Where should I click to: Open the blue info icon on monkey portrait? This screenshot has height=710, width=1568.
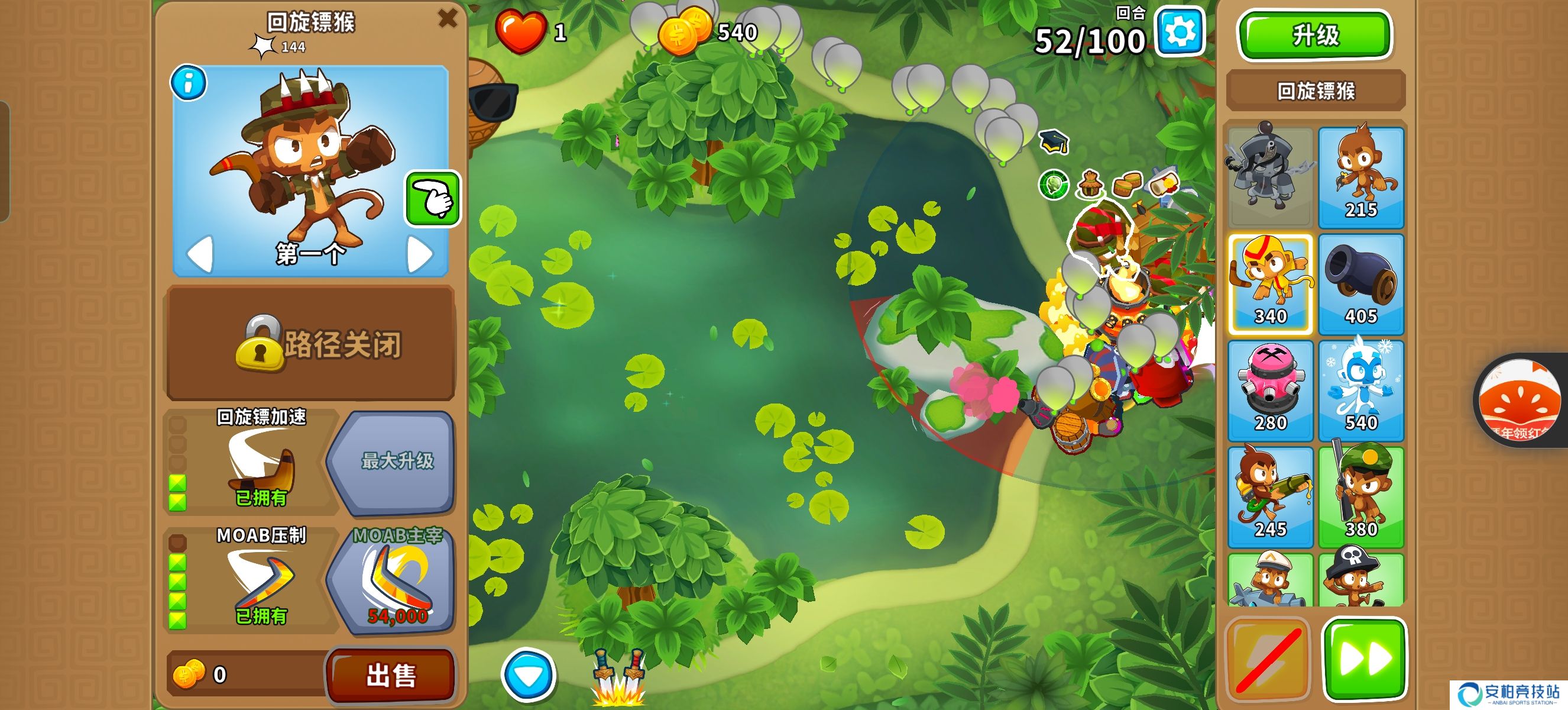point(189,83)
